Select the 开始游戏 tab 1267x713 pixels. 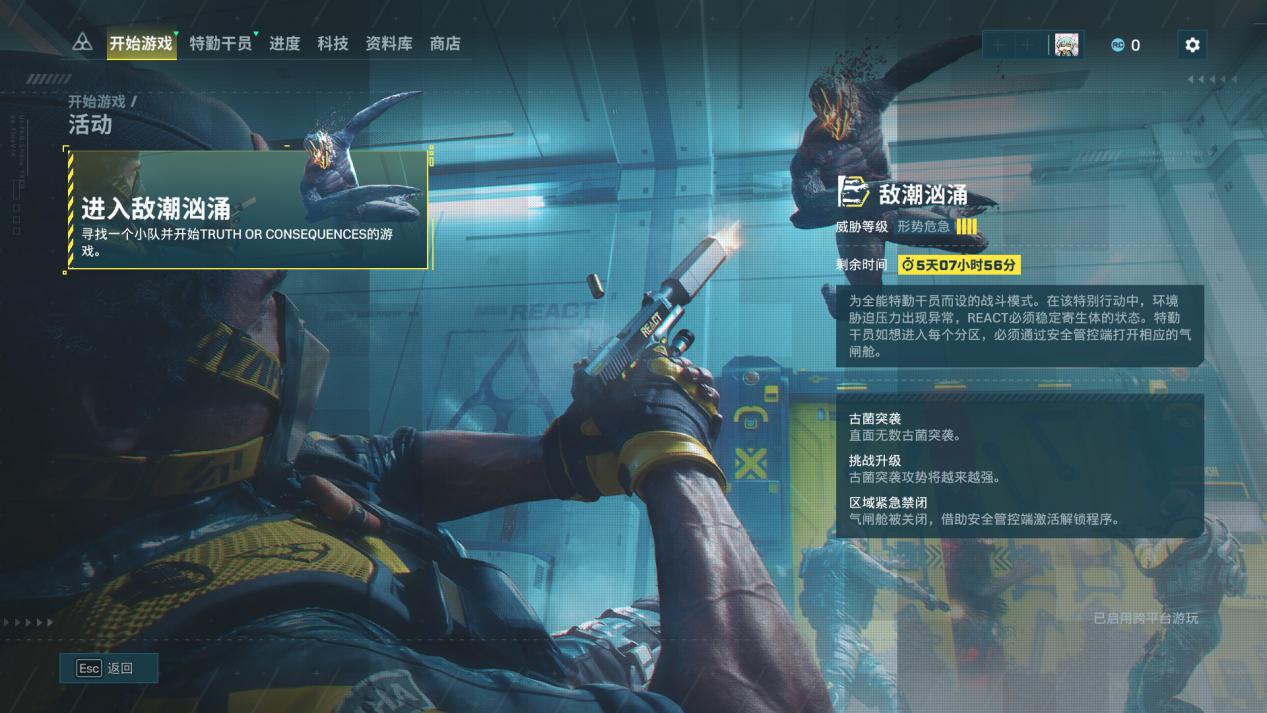click(141, 44)
